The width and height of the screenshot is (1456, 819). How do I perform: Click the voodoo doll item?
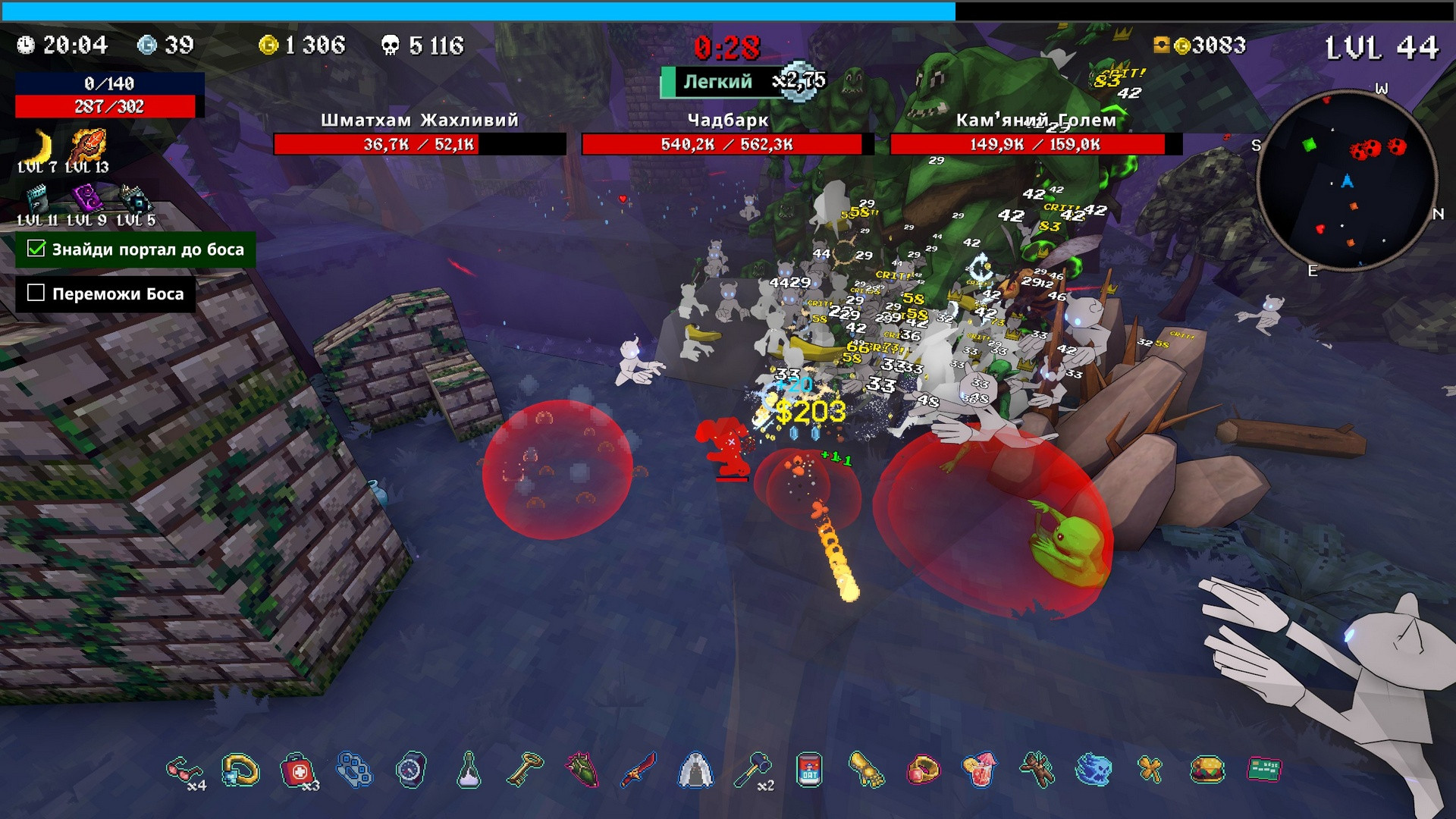(1037, 770)
